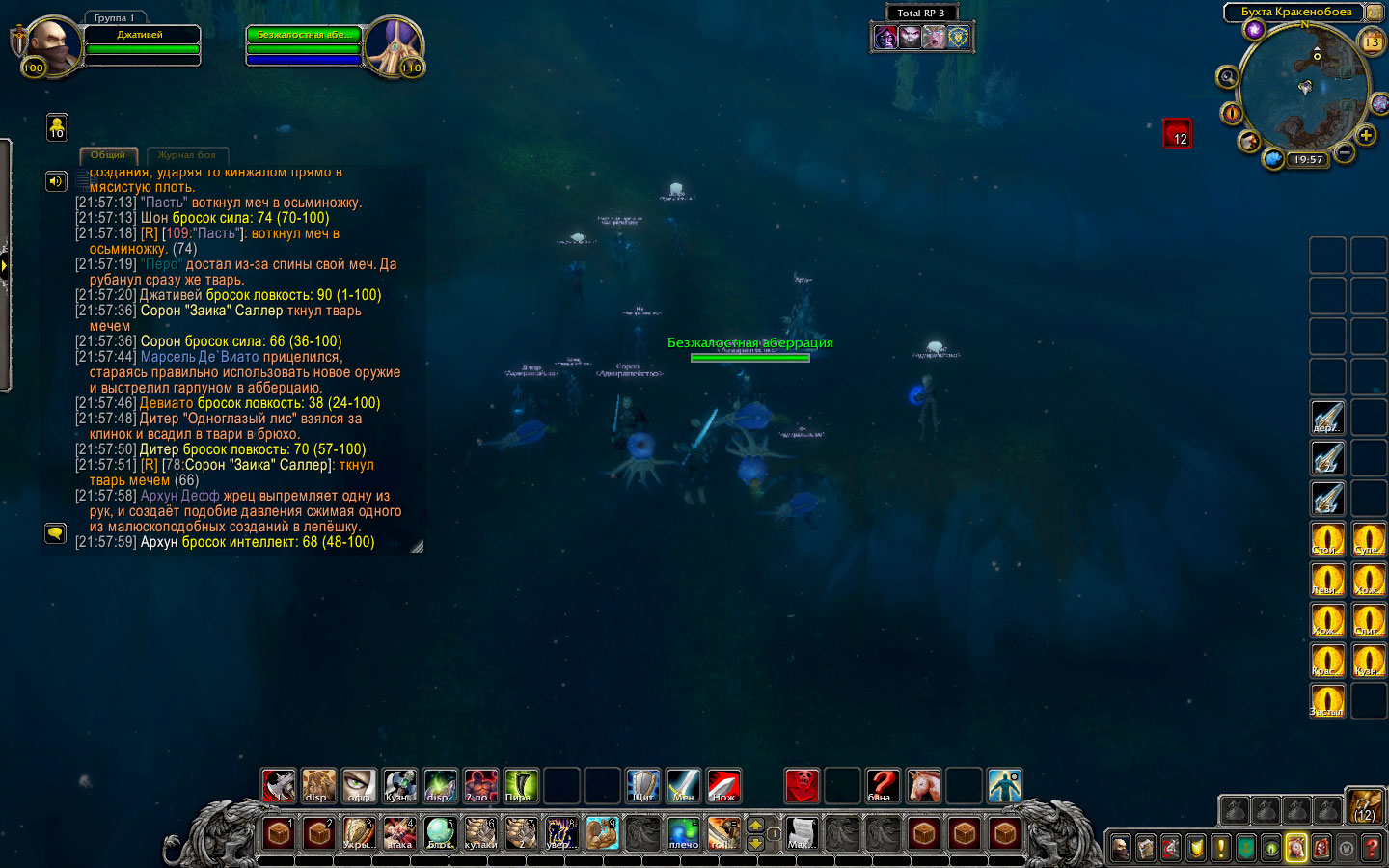This screenshot has width=1389, height=868.
Task: Trigger the атака attack action
Action: pos(399,832)
